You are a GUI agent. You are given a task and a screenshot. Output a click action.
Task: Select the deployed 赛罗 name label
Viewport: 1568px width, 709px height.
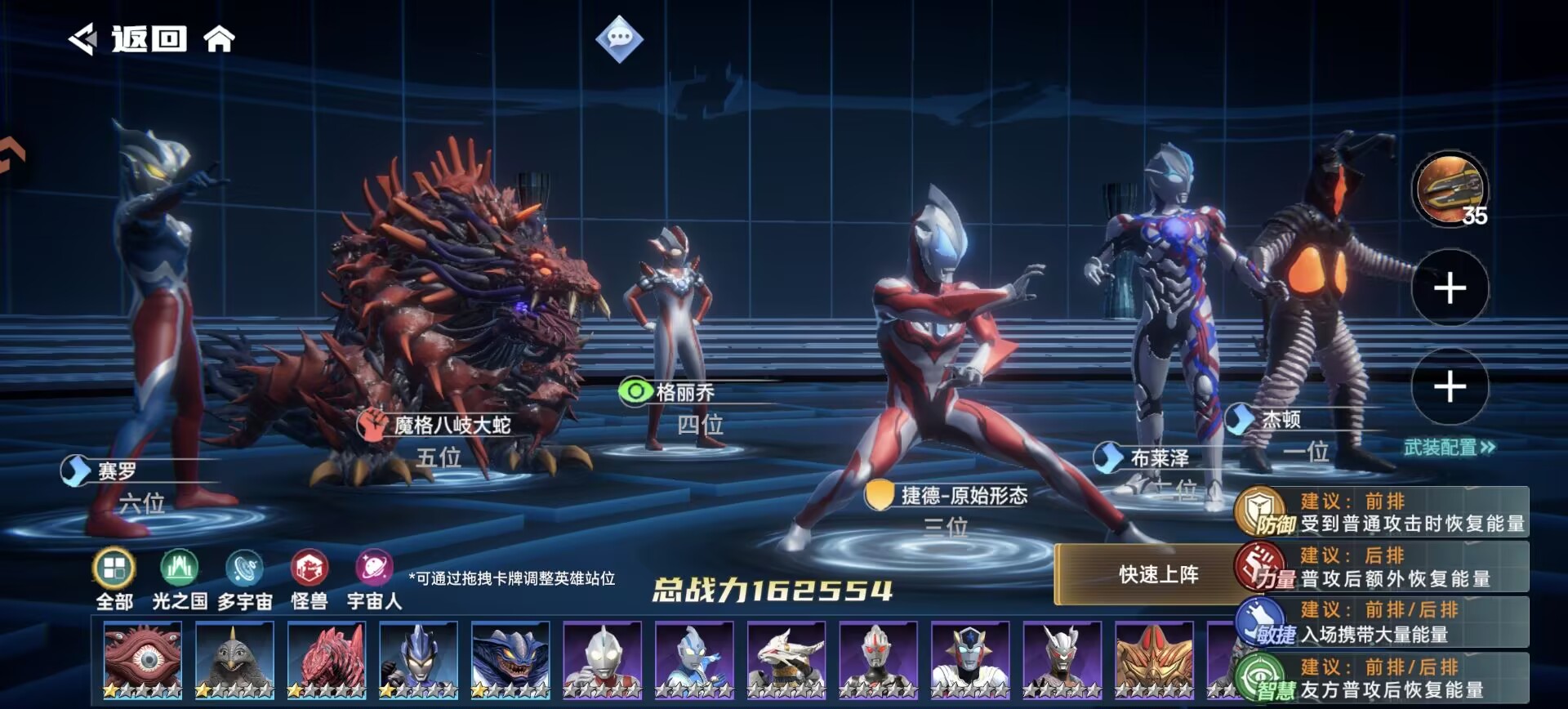(x=118, y=471)
